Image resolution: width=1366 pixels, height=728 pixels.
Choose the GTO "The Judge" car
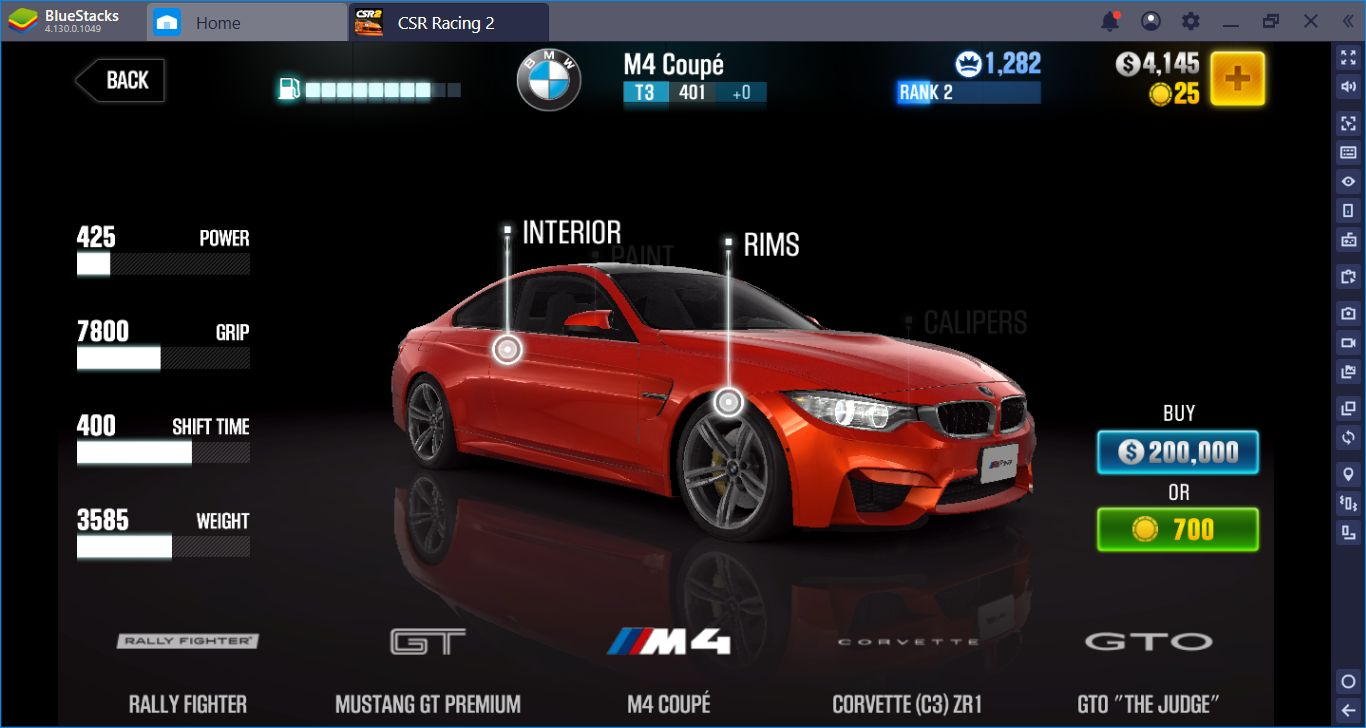[1148, 641]
